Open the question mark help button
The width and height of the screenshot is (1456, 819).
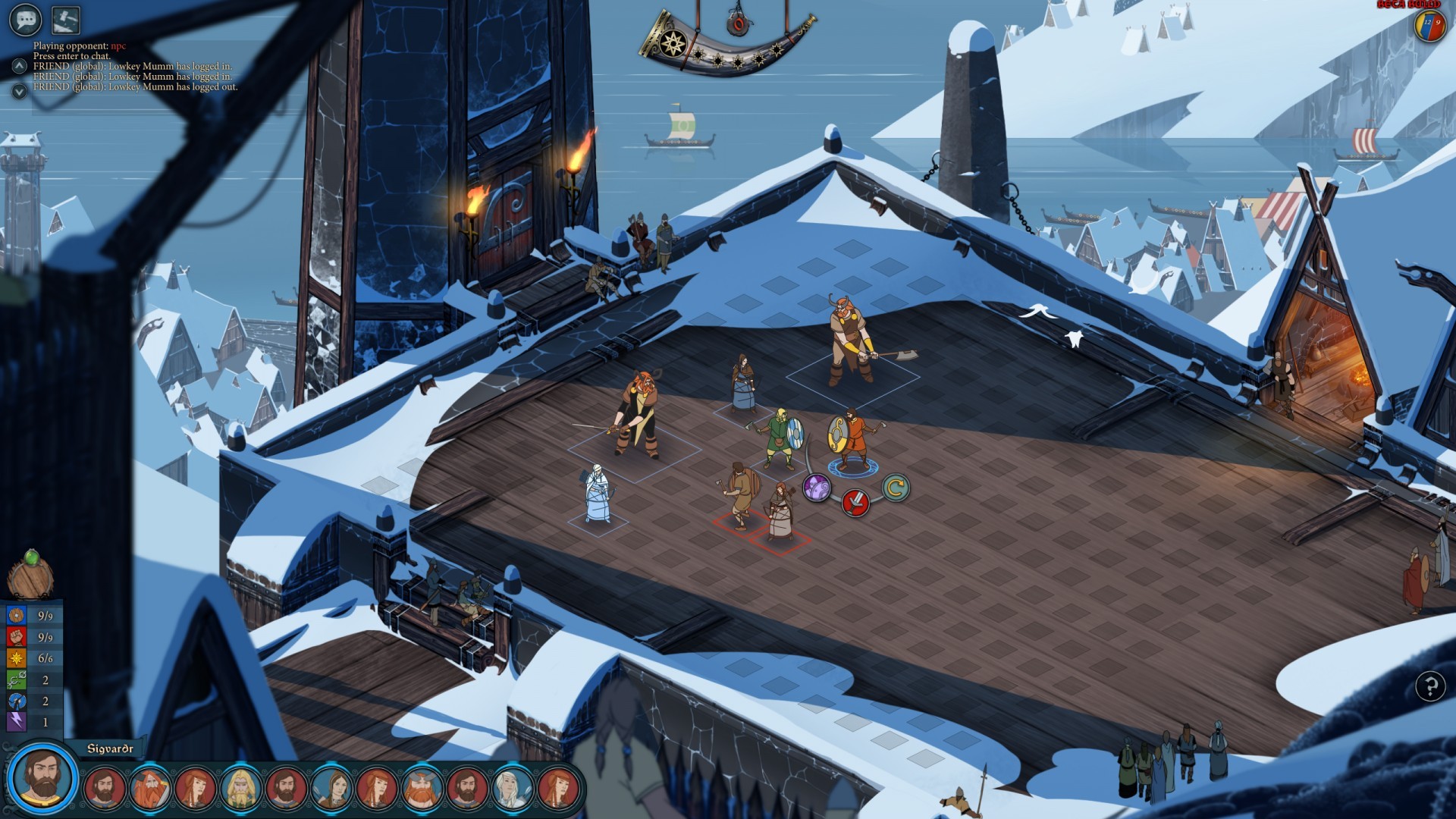(1430, 686)
